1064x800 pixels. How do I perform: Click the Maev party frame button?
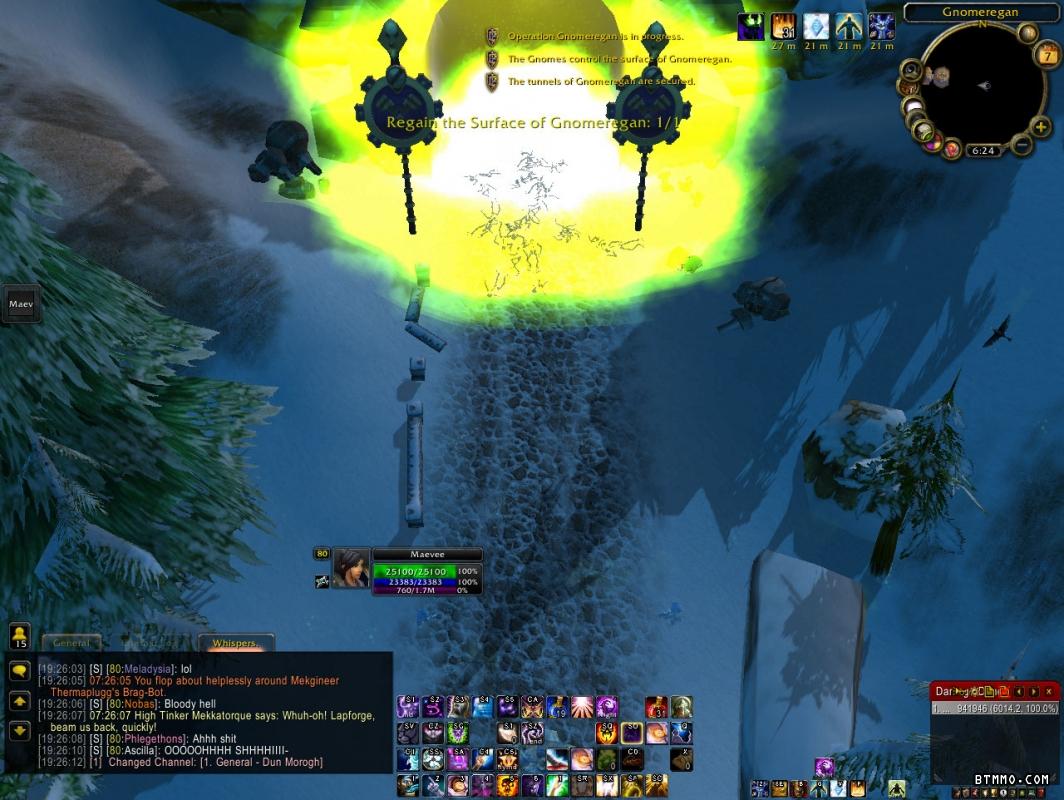[x=20, y=303]
